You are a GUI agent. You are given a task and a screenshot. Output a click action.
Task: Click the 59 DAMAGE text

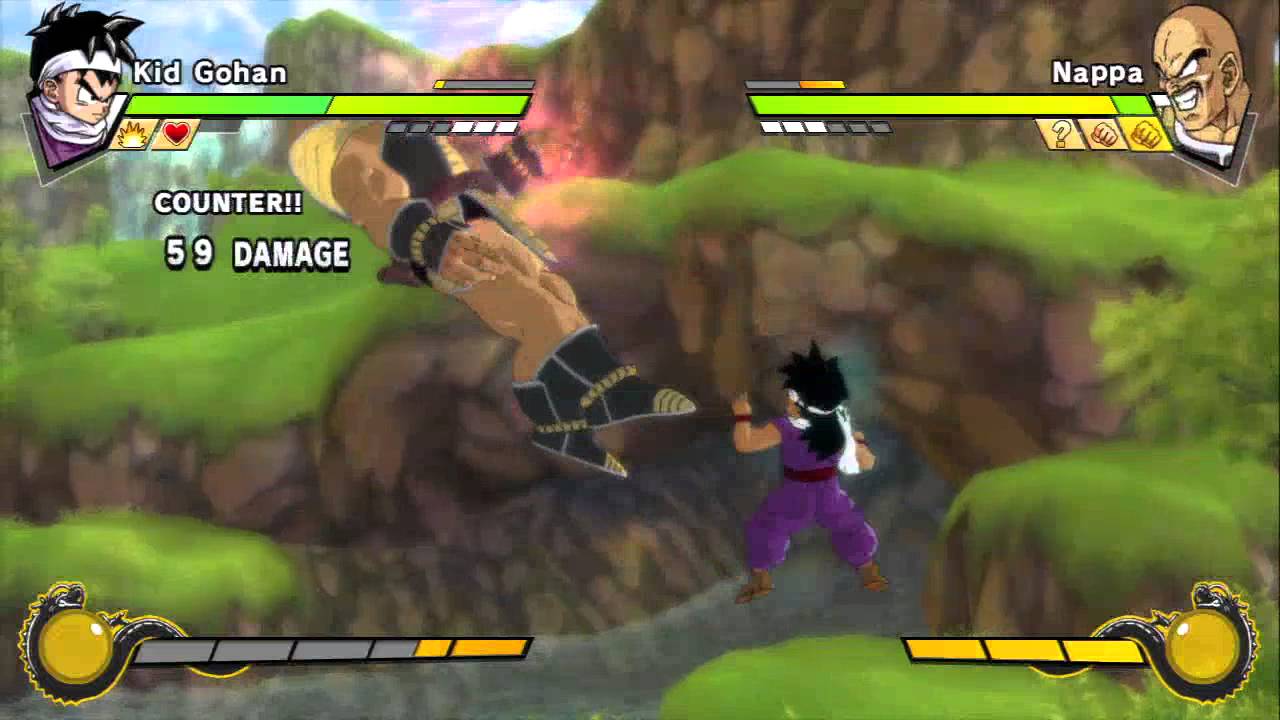254,253
